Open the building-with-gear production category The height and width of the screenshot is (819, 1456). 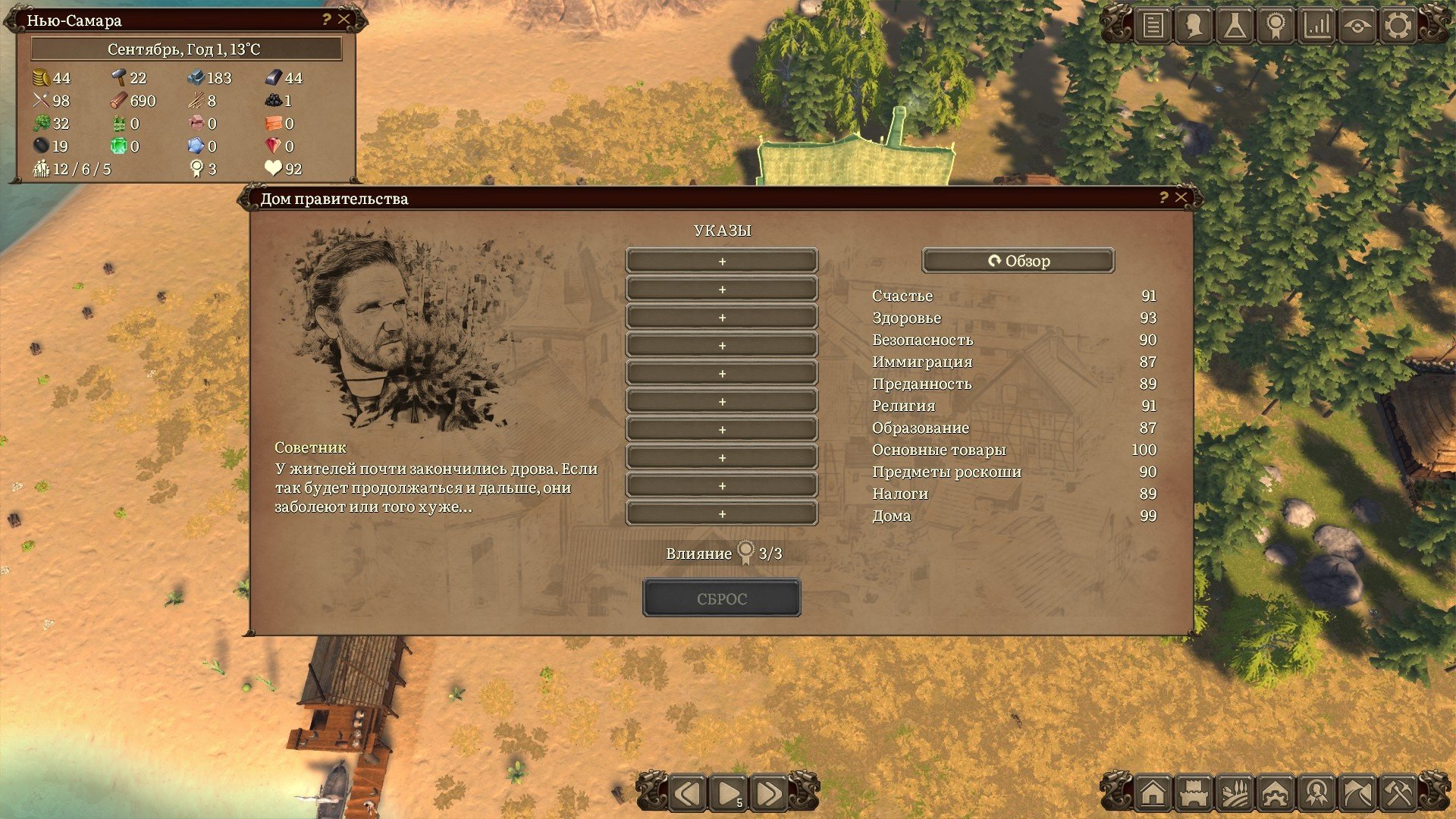coord(1276,794)
